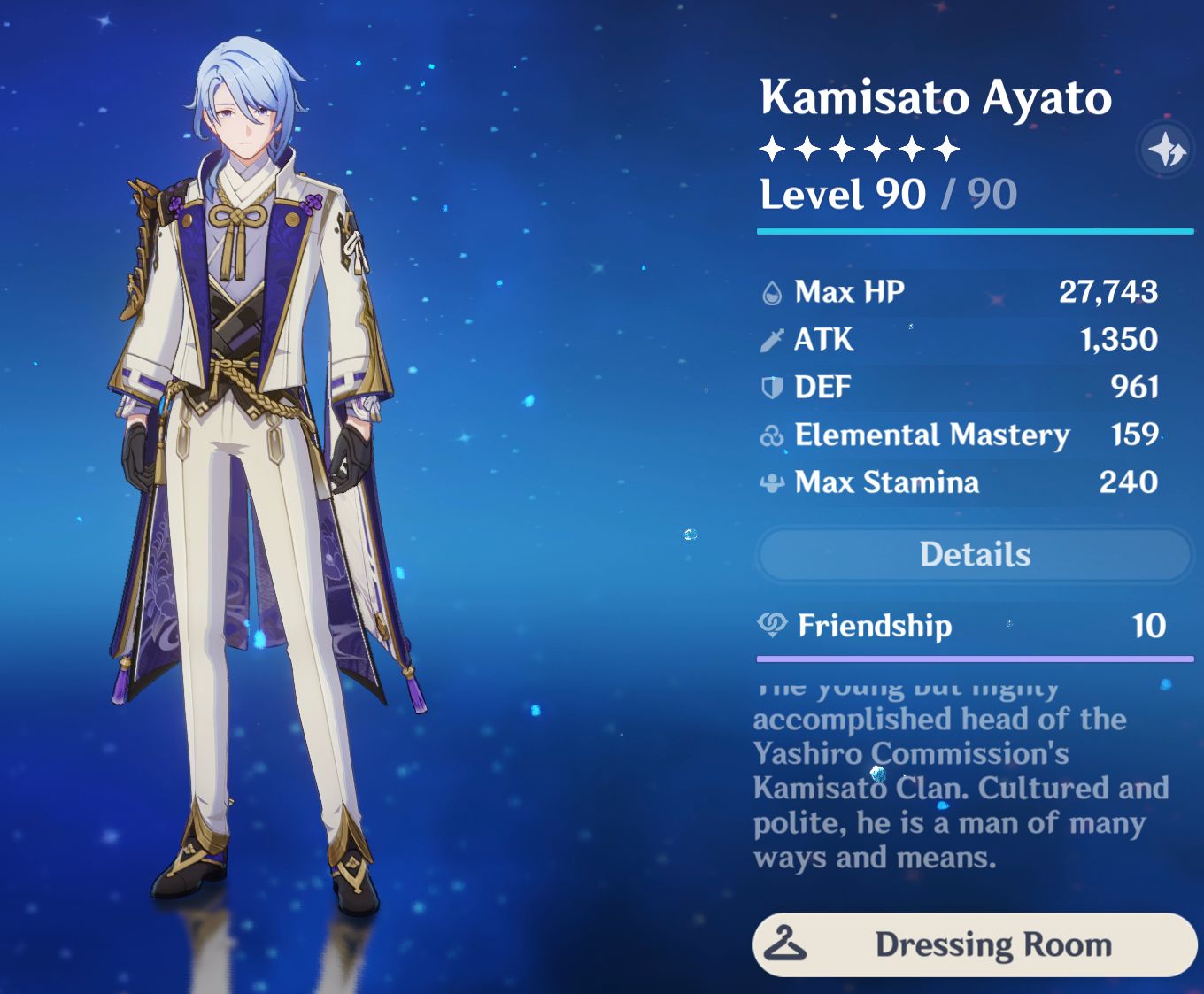Image resolution: width=1204 pixels, height=994 pixels.
Task: Select the ATK sword icon
Action: (x=771, y=339)
